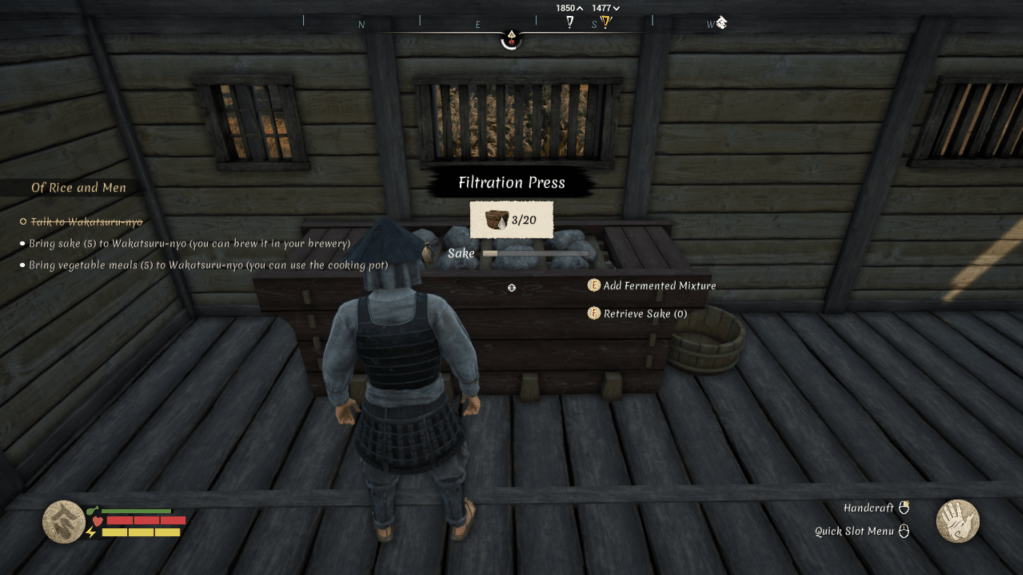
Task: Click the fermented mixture 3/20 slot
Action: (x=511, y=220)
